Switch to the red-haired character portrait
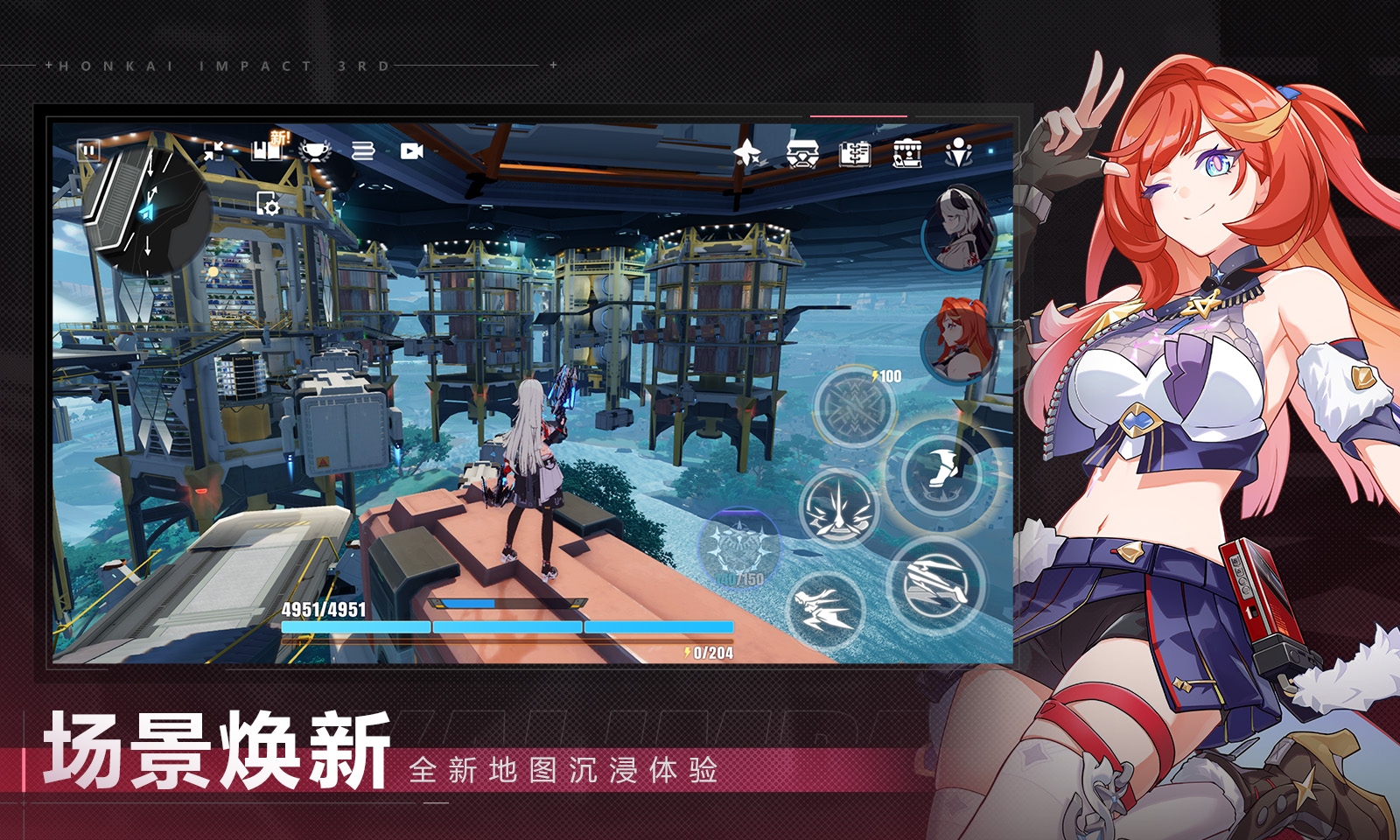The height and width of the screenshot is (840, 1400). click(961, 341)
